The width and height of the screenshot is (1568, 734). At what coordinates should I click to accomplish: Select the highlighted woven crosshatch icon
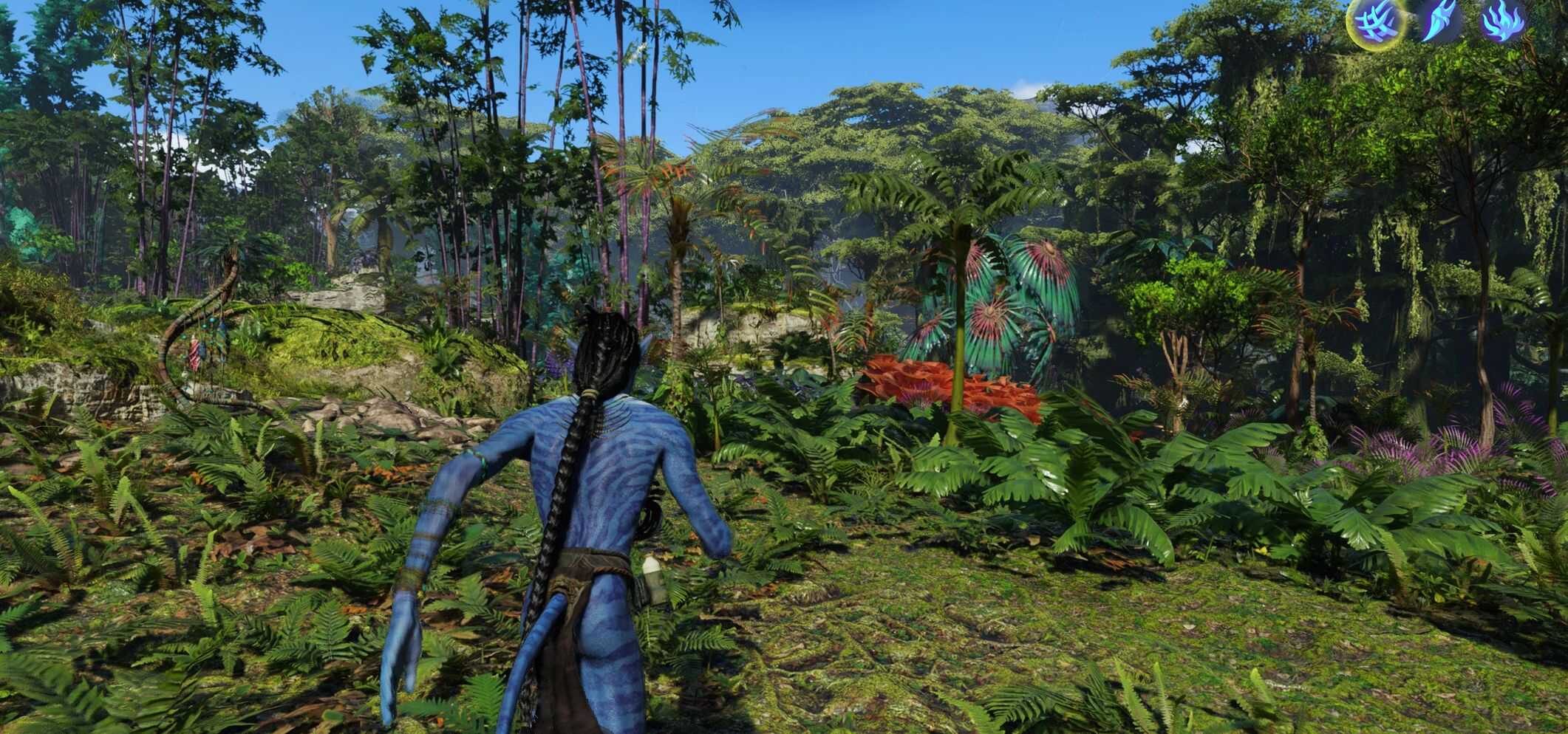pos(1375,22)
